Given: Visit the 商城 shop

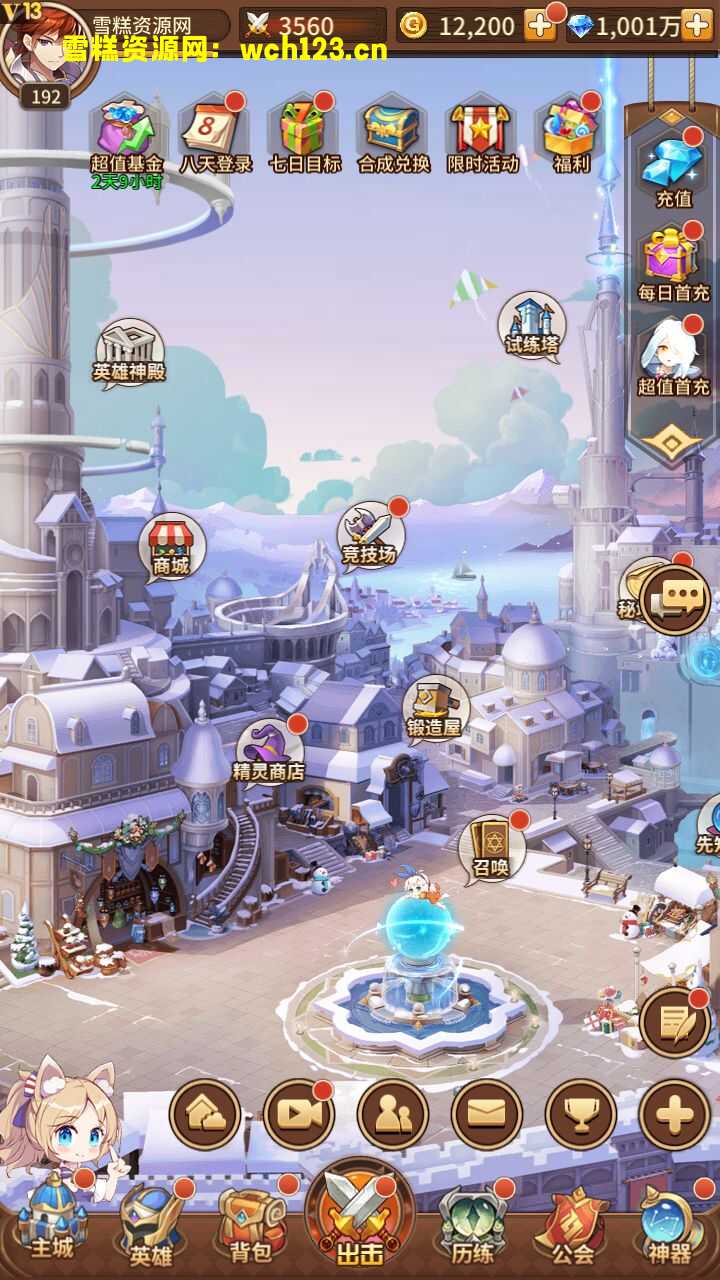Looking at the screenshot, I should (171, 546).
